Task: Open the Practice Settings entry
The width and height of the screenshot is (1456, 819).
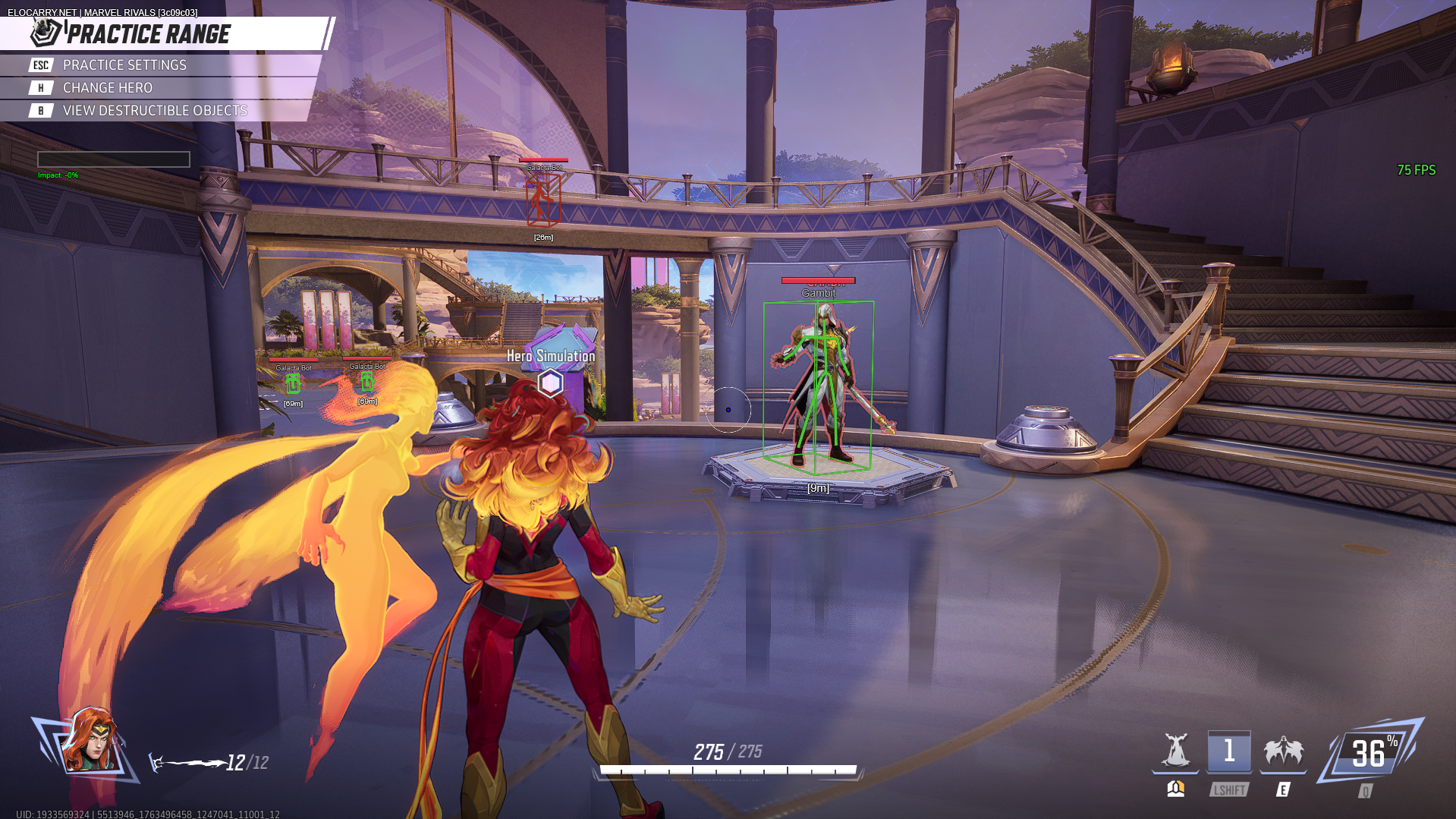Action: 124,65
